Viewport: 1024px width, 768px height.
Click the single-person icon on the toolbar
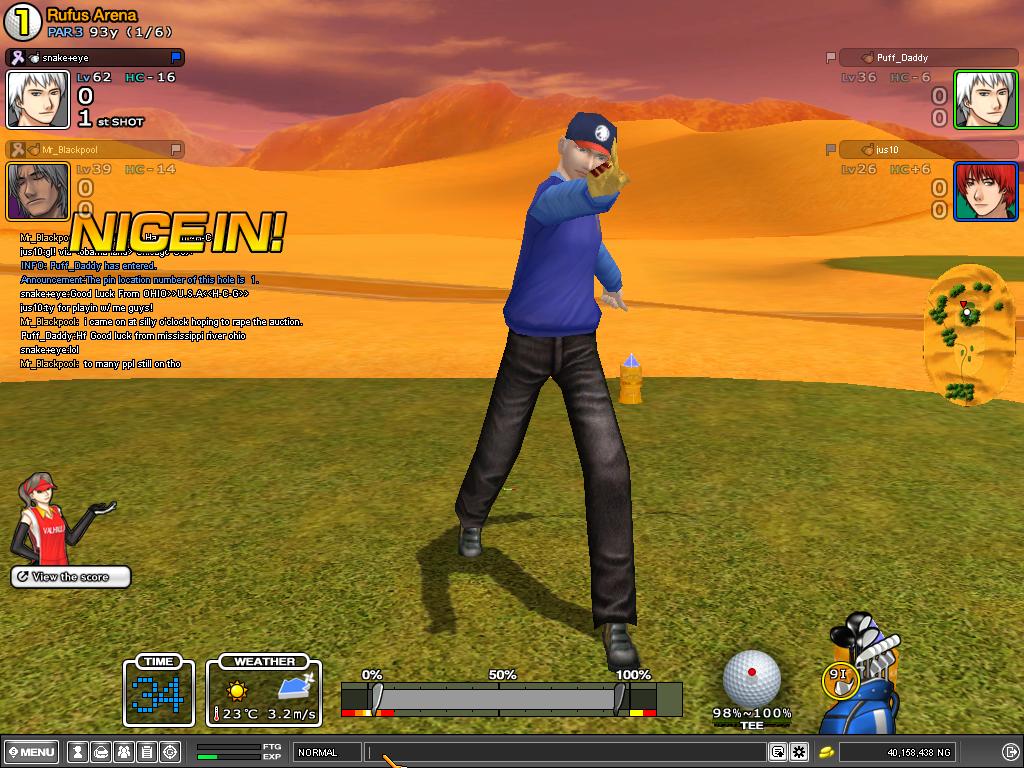coord(78,752)
